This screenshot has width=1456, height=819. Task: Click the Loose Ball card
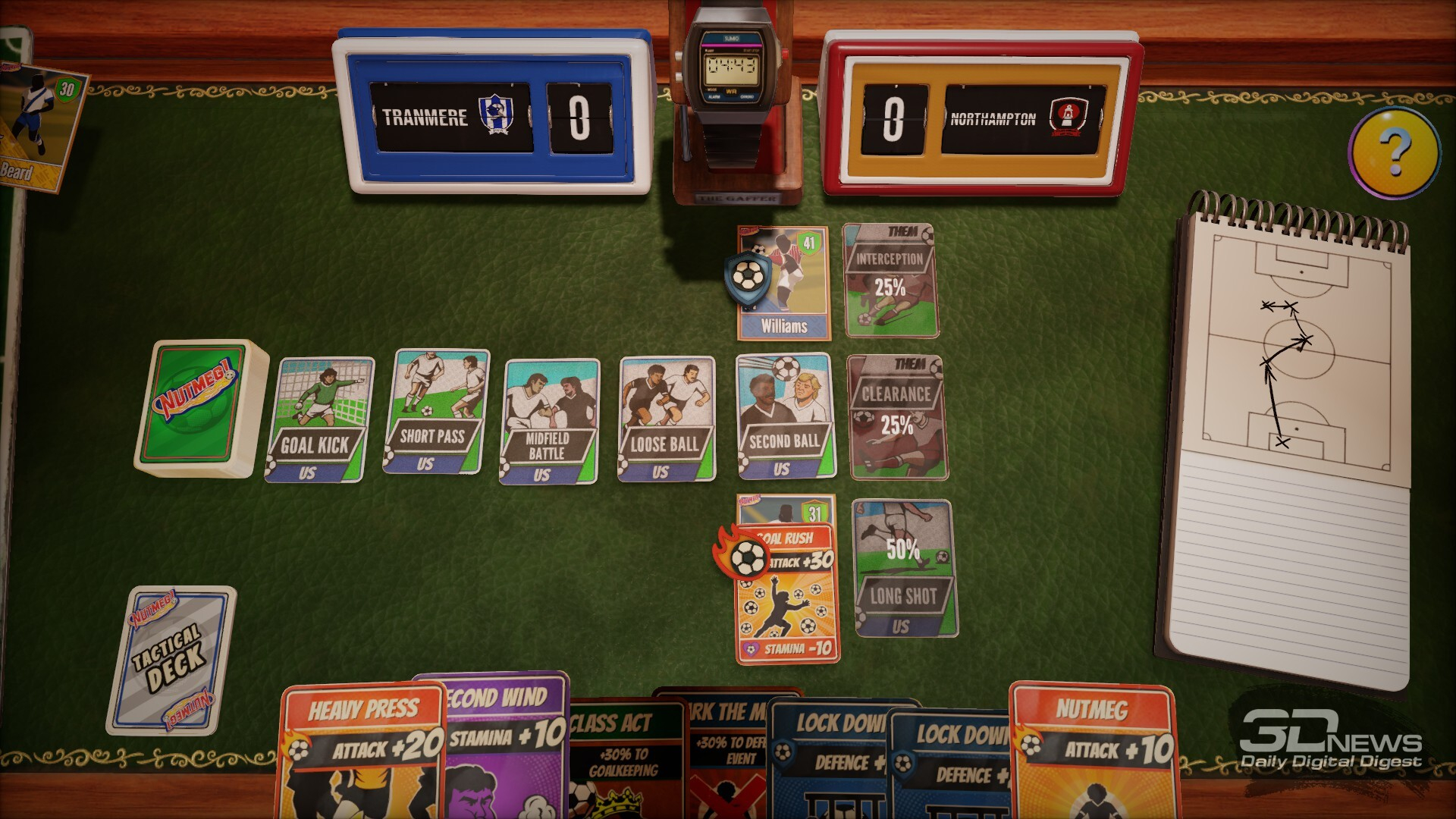(x=666, y=419)
